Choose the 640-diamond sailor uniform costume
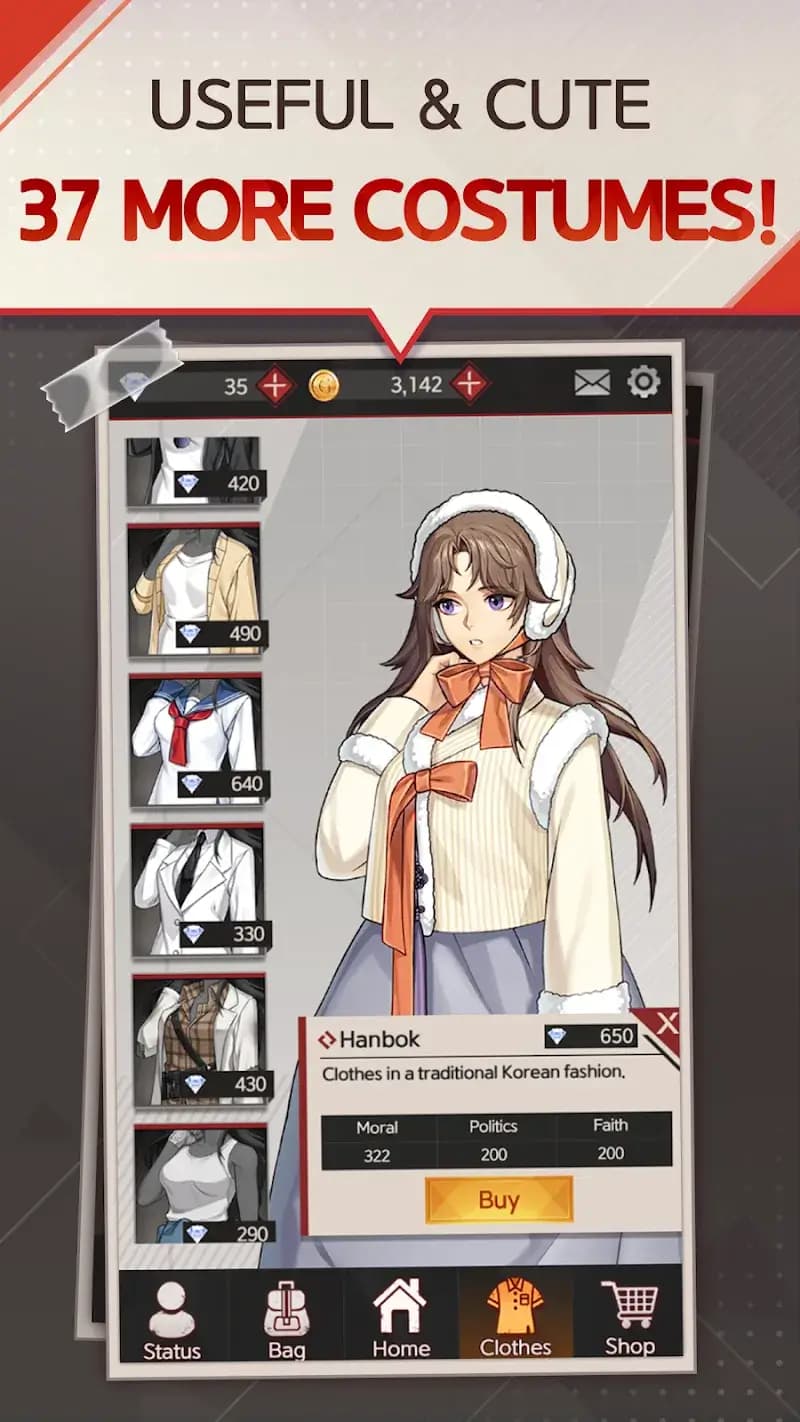Image resolution: width=800 pixels, height=1422 pixels. (x=196, y=740)
